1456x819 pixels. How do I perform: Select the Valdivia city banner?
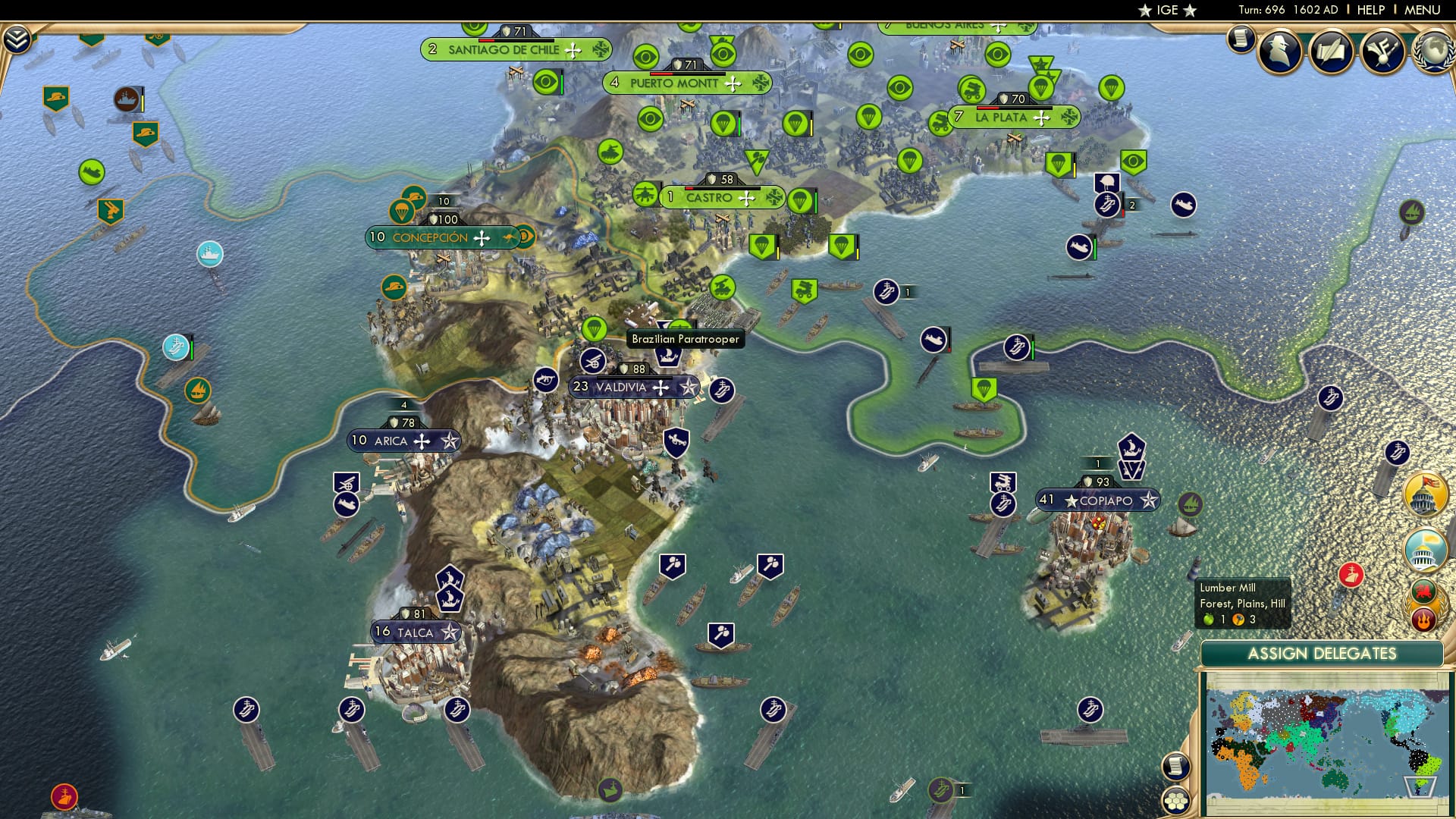coord(633,387)
